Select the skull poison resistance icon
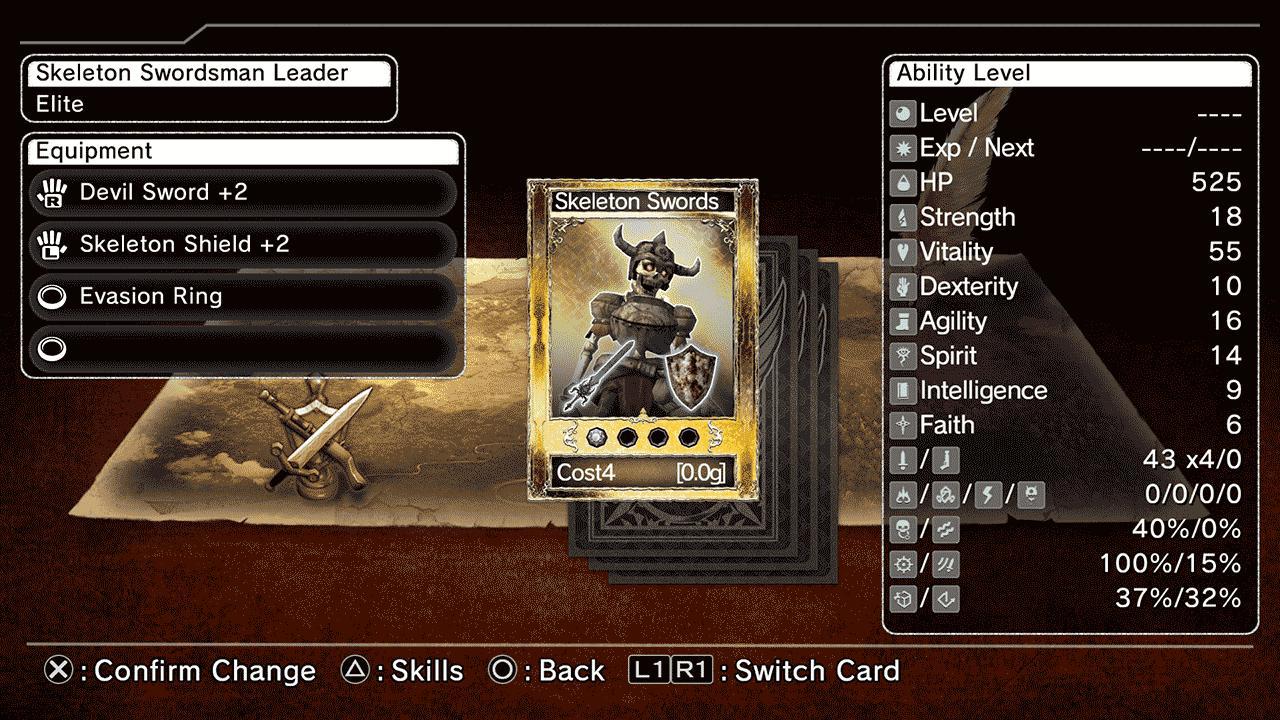 903,528
